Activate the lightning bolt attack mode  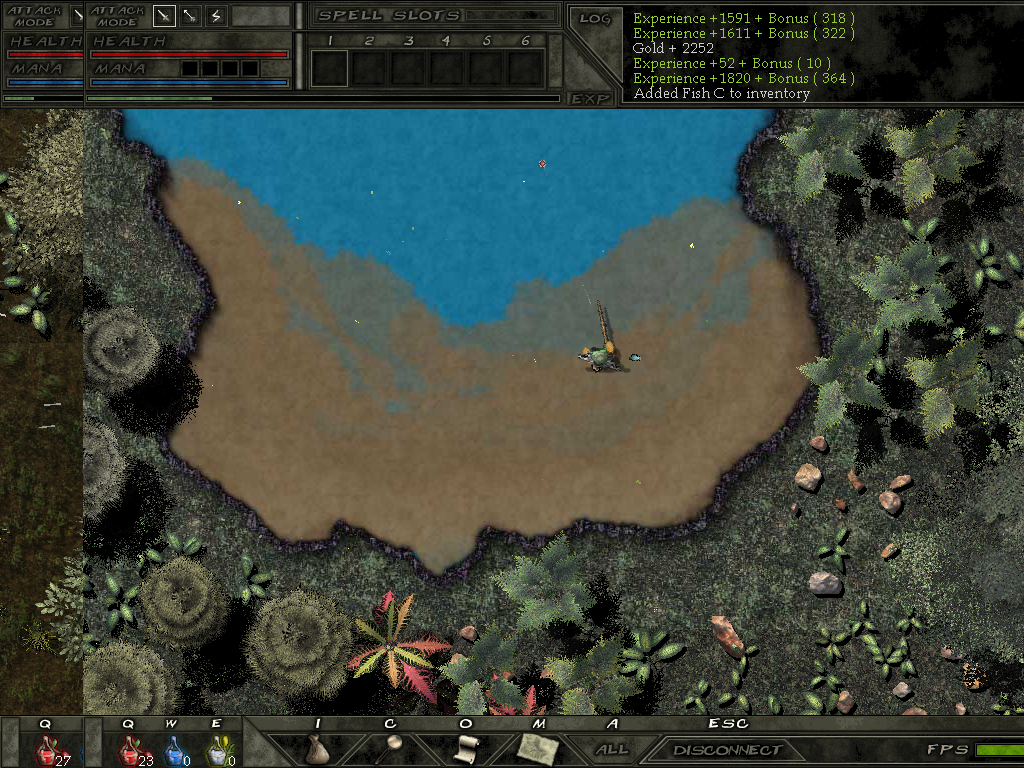click(x=215, y=16)
